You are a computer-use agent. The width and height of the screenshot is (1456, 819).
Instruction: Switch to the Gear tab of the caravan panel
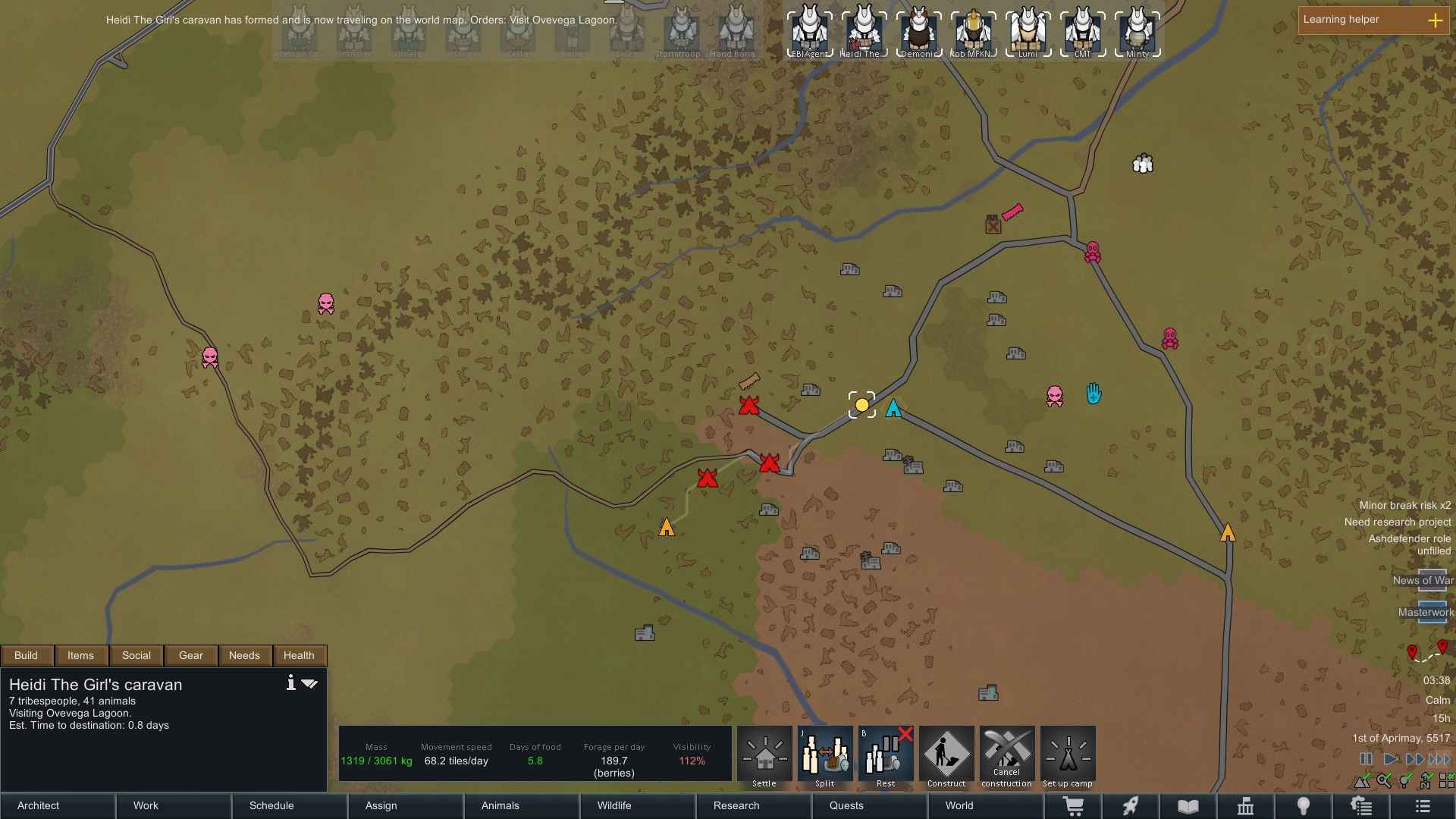click(190, 655)
